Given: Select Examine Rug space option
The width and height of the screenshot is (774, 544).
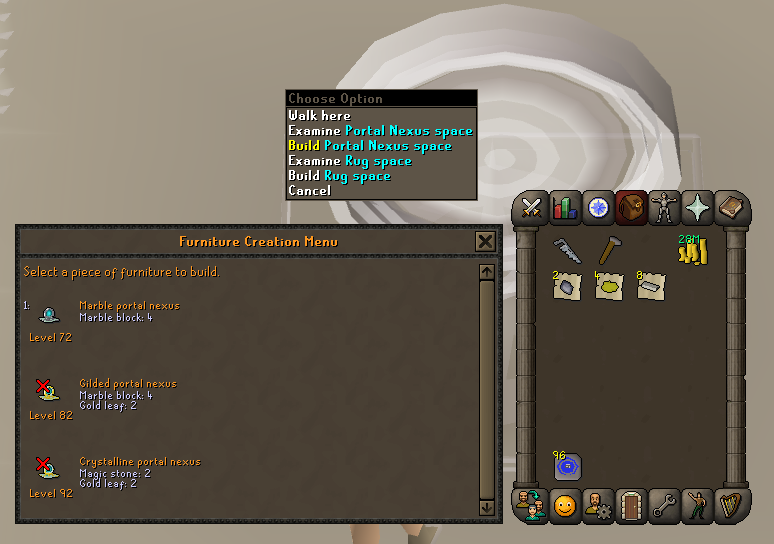Looking at the screenshot, I should pyautogui.click(x=350, y=161).
